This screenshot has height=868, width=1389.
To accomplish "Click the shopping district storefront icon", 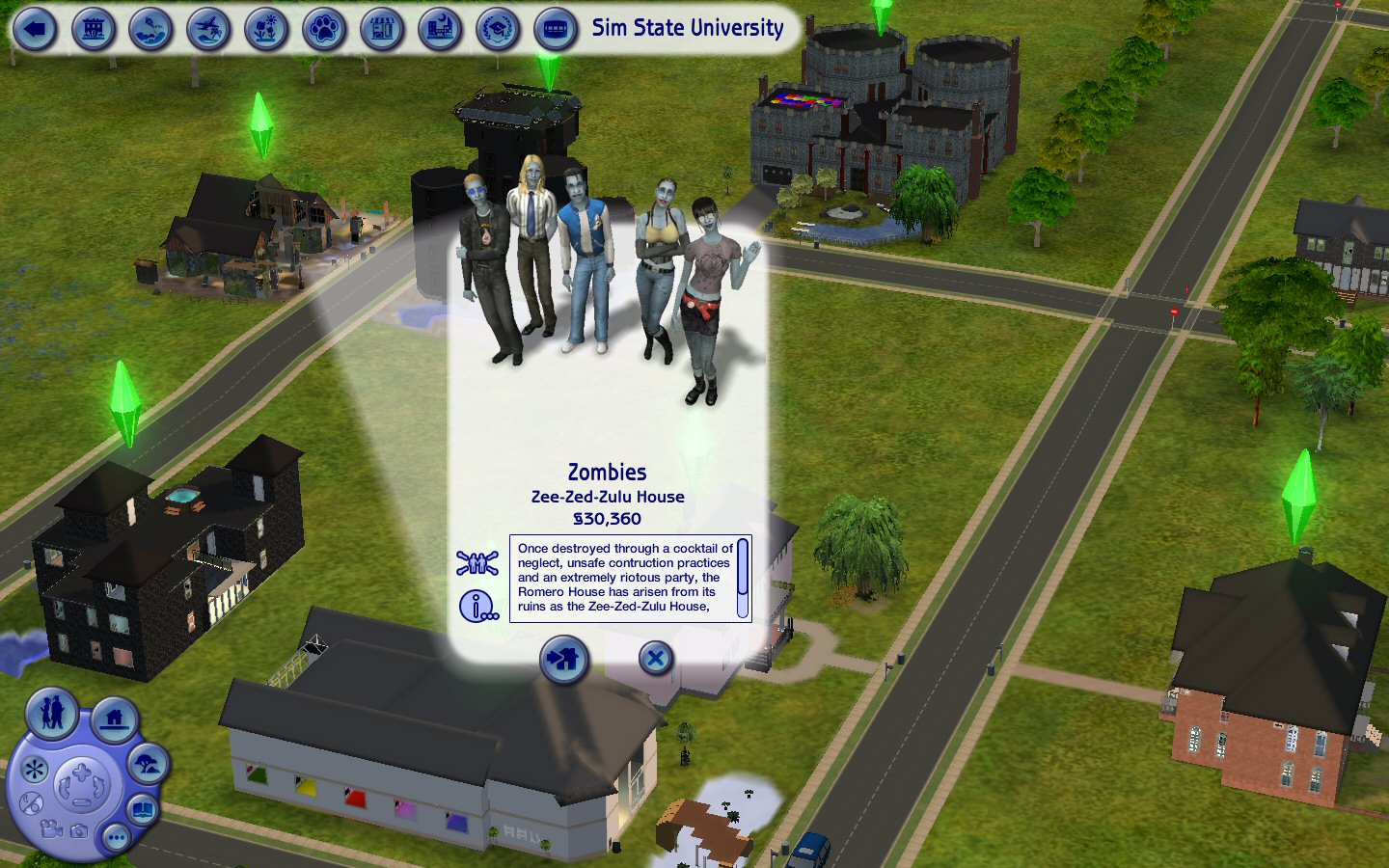I will pos(380,28).
